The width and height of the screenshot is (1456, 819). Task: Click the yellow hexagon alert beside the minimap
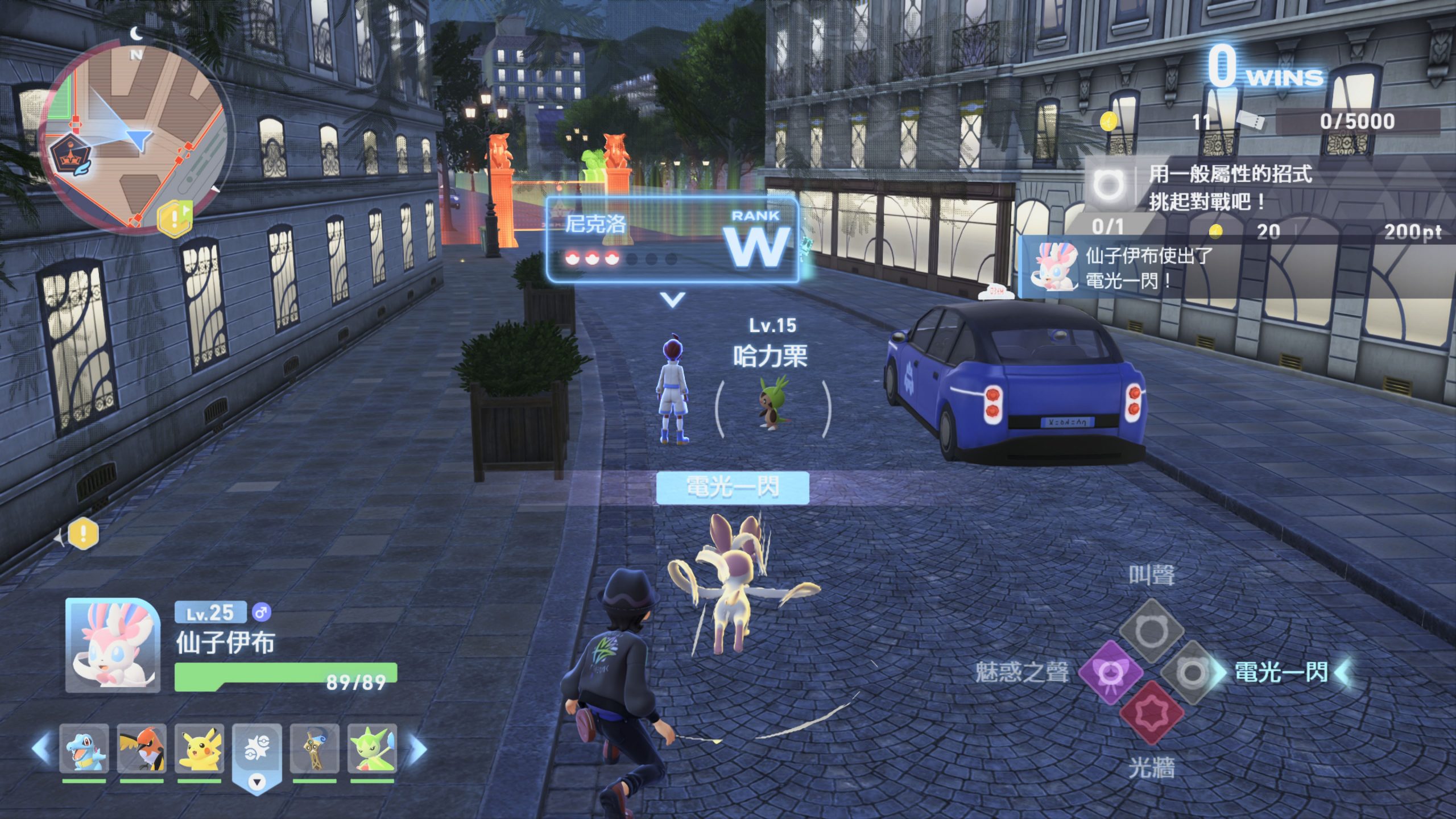coord(175,217)
